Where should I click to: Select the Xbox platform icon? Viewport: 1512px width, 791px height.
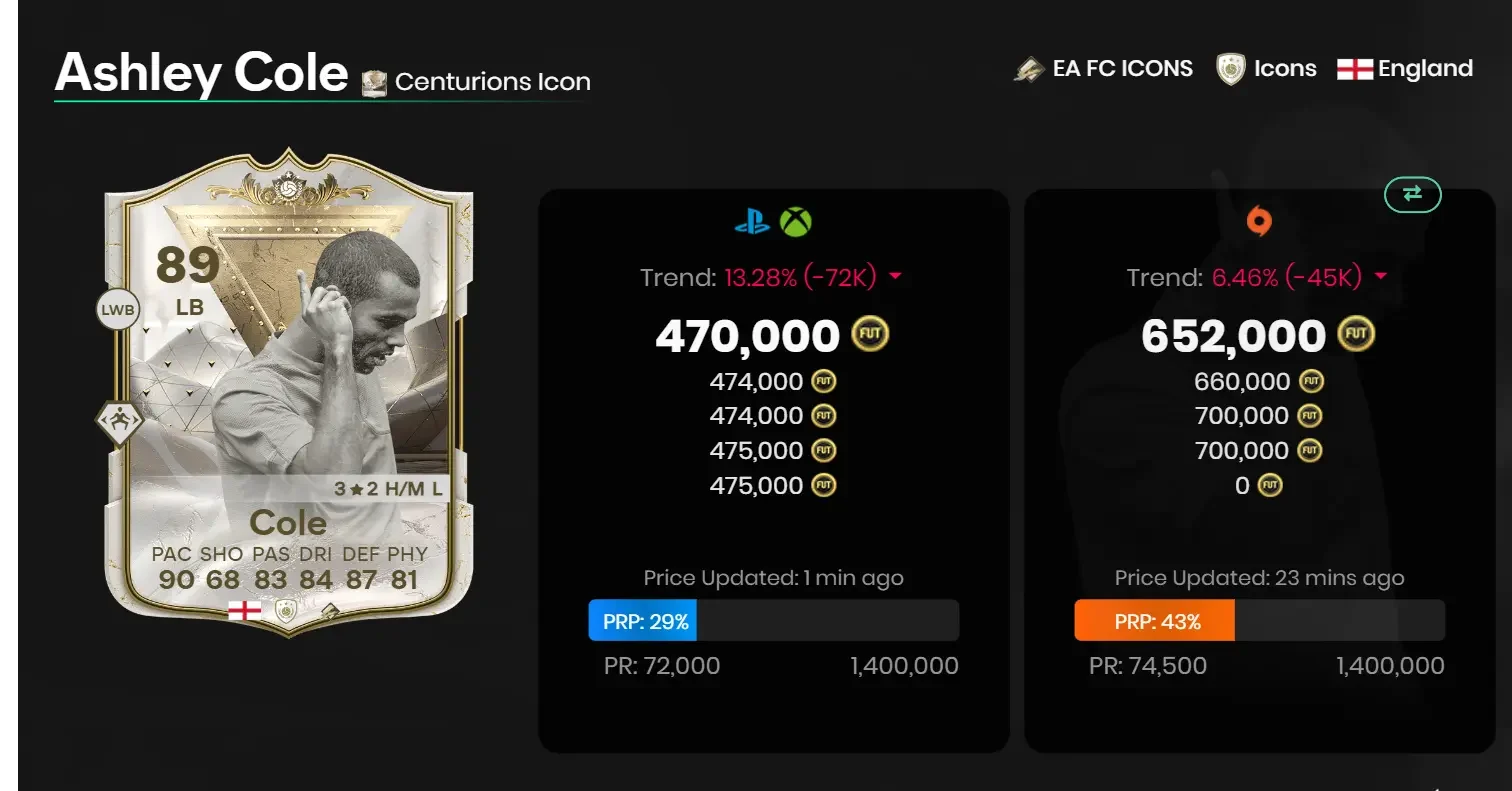pos(795,222)
